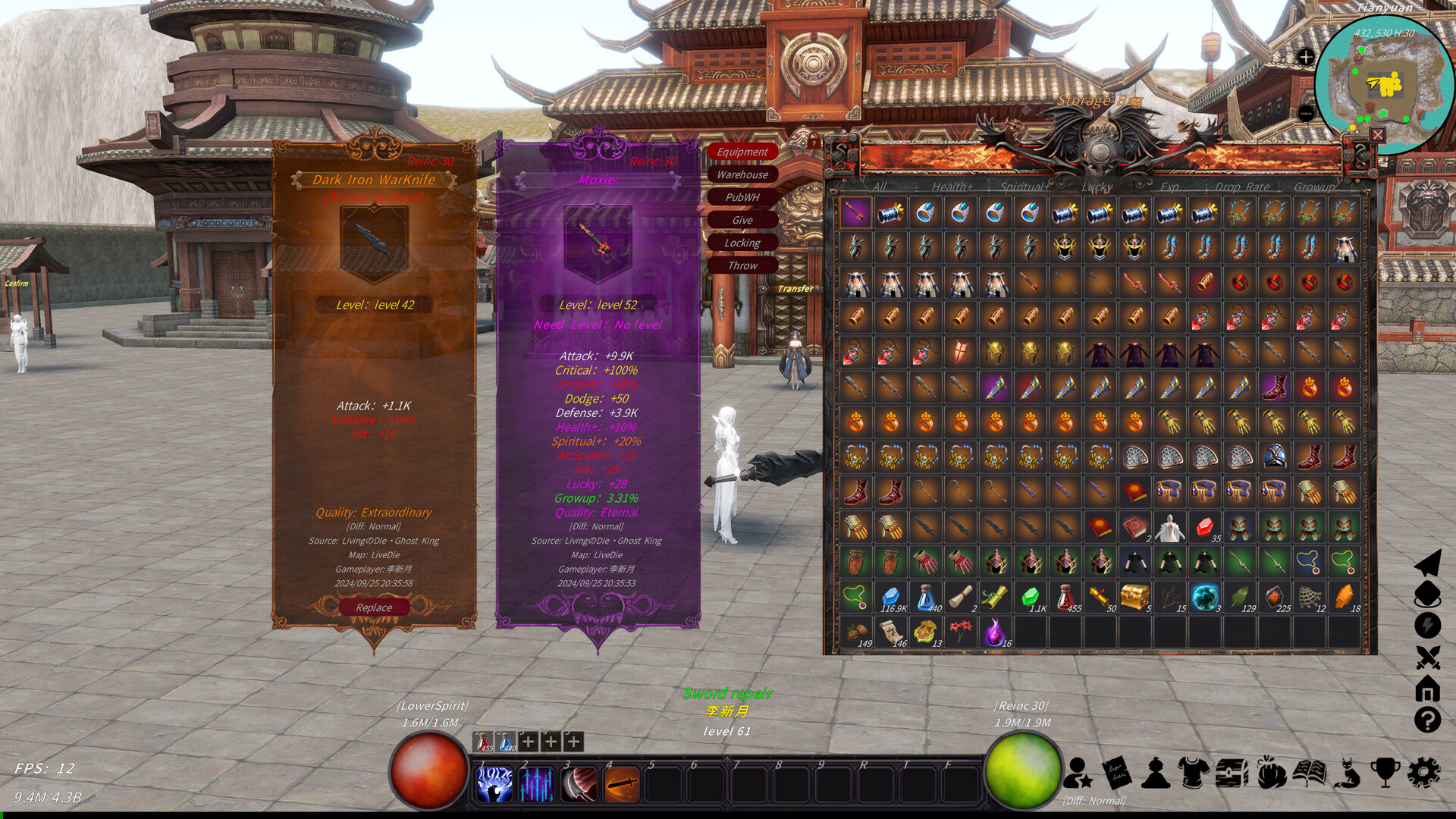Open the treasure chest storage icon
1456x819 pixels.
point(1232,773)
